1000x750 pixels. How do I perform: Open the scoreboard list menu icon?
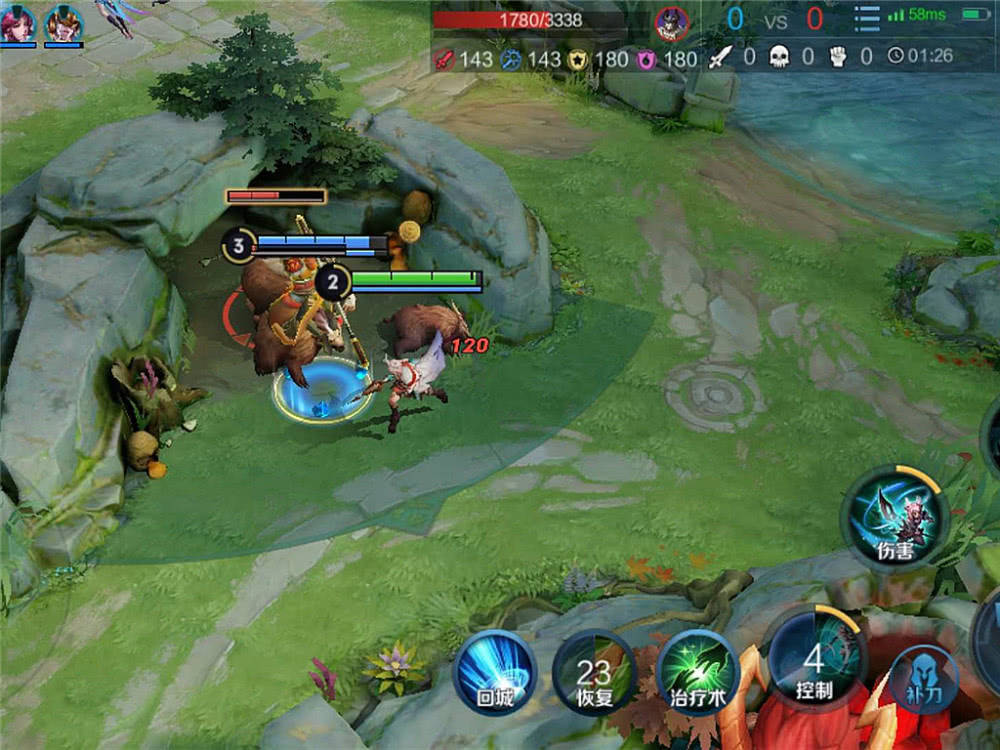point(867,18)
